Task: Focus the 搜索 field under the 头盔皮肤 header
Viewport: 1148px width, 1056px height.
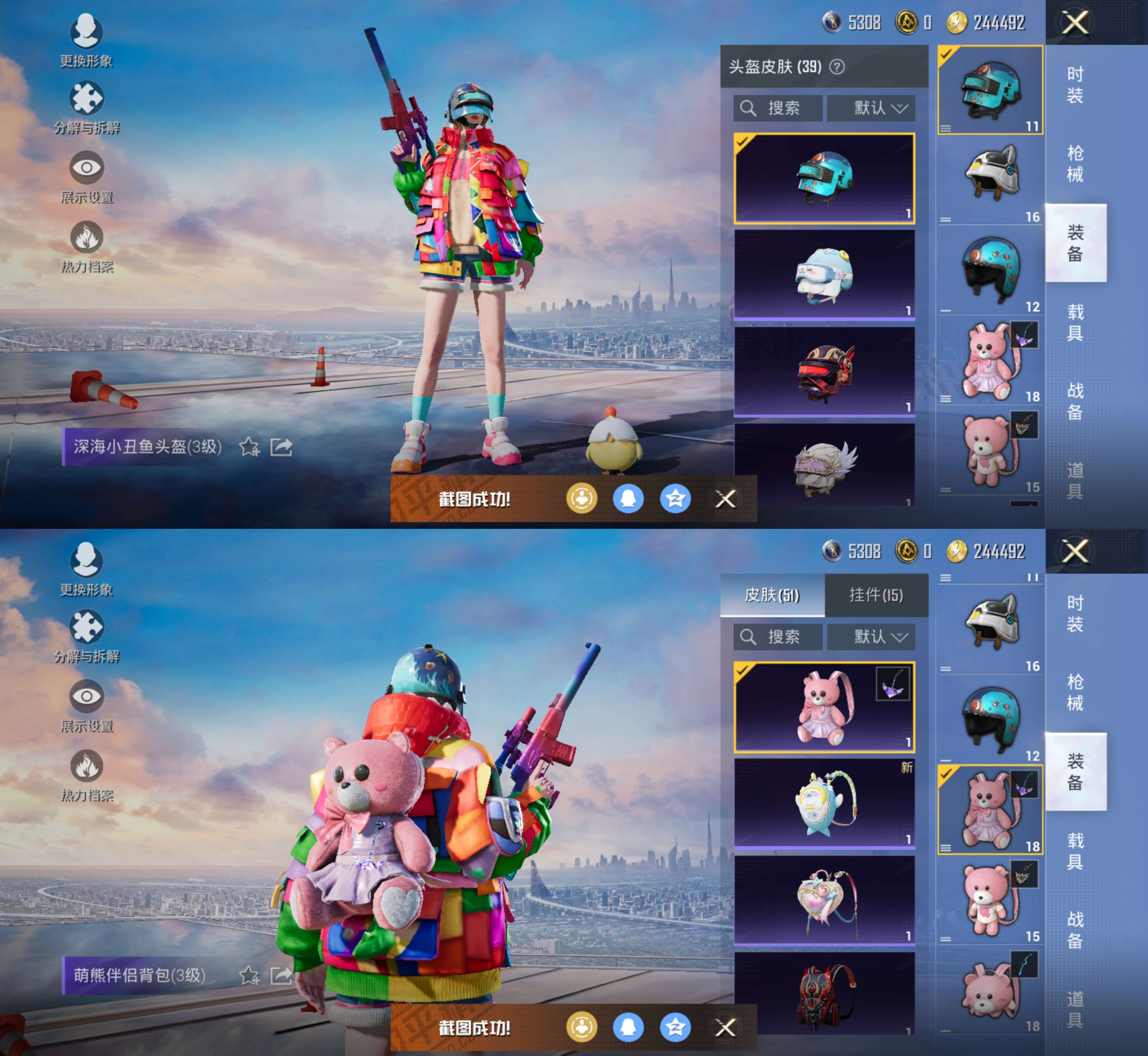Action: (778, 108)
